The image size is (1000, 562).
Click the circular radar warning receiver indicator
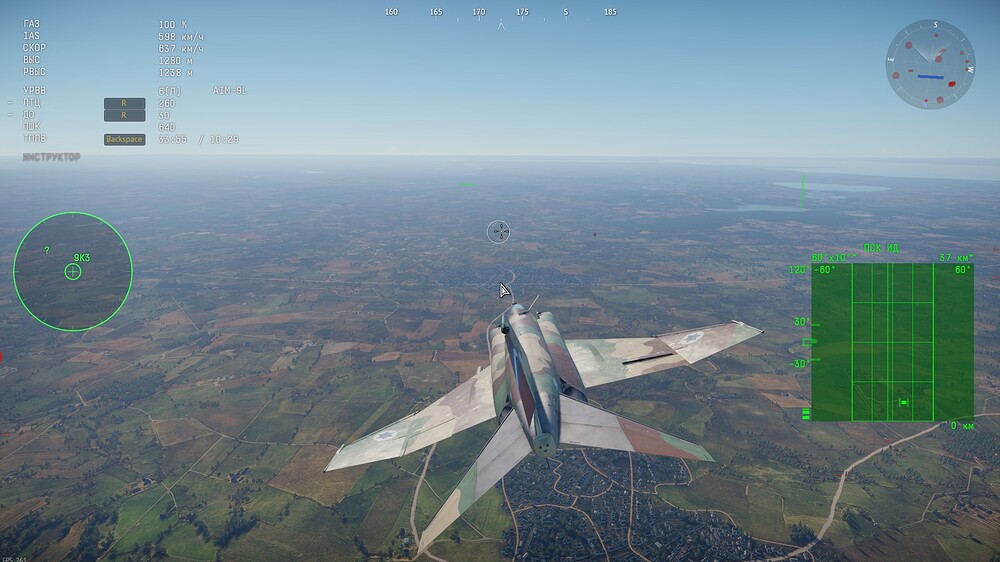pyautogui.click(x=73, y=271)
